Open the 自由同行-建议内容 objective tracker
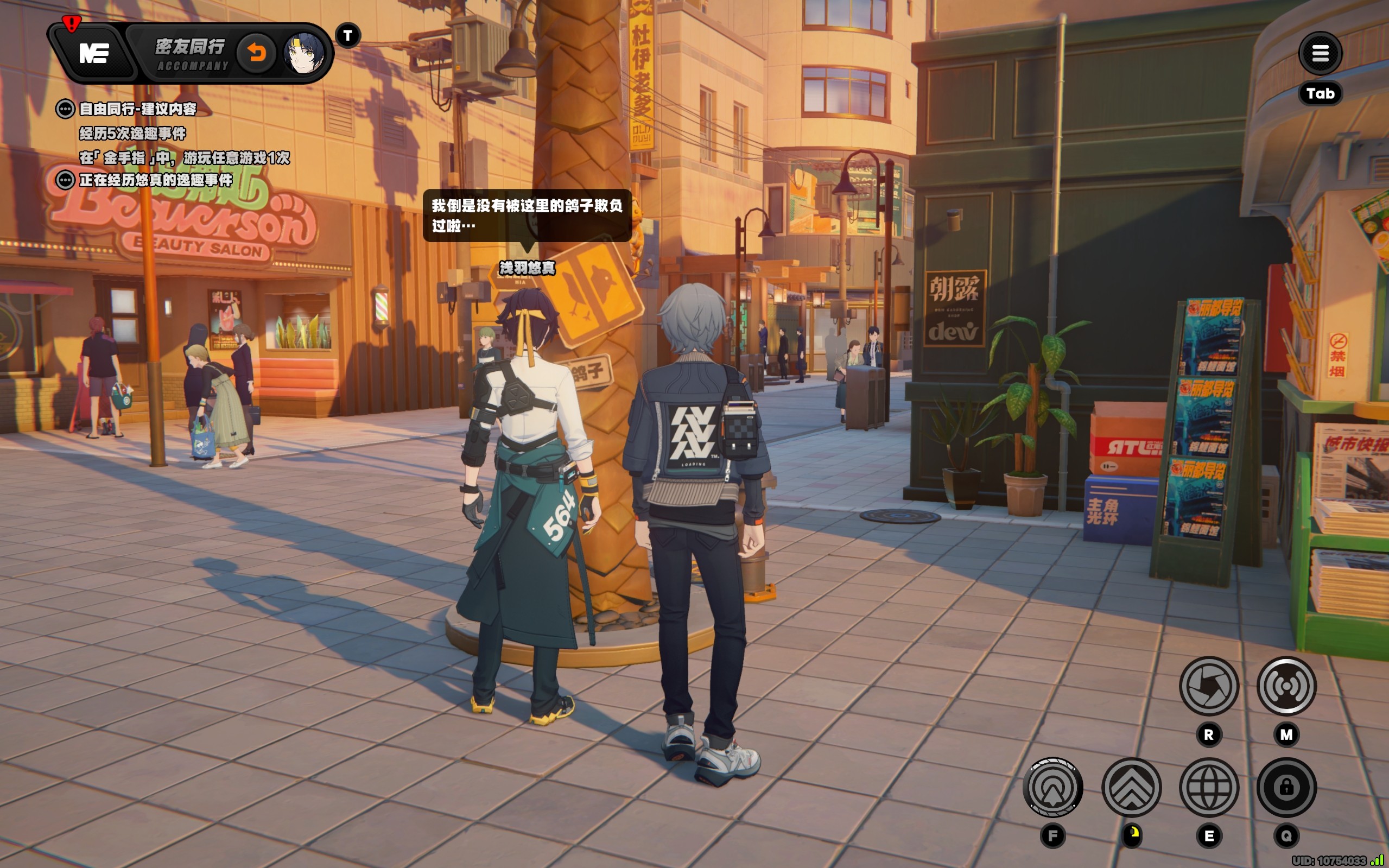The width and height of the screenshot is (1389, 868). [137, 109]
